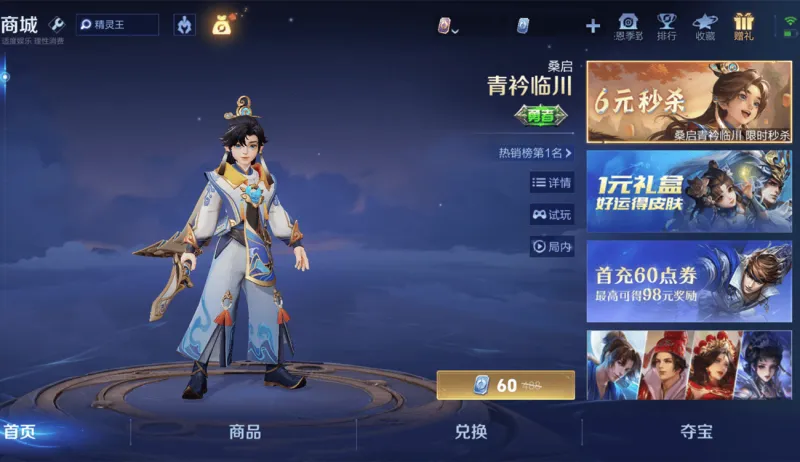Open the gold money bag icon
Viewport: 800px width, 462px height.
(x=221, y=25)
